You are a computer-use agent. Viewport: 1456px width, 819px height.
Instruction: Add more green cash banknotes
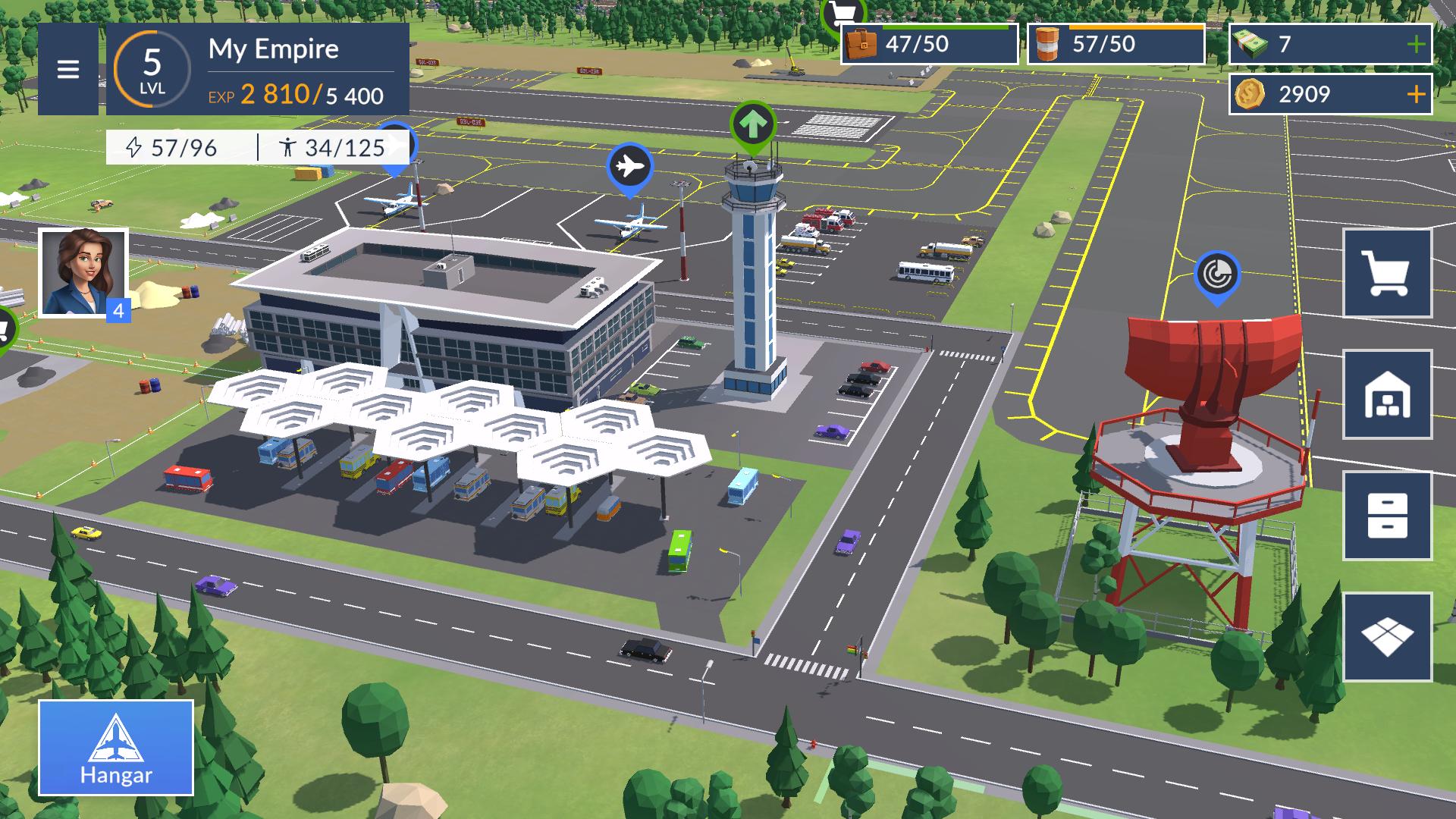1415,45
